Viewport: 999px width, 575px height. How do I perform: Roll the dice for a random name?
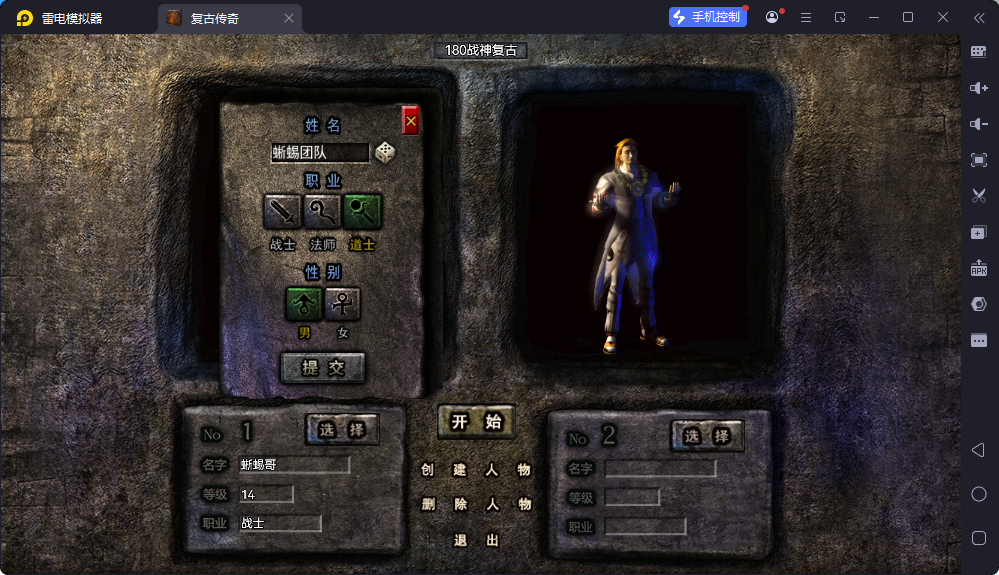pos(385,153)
